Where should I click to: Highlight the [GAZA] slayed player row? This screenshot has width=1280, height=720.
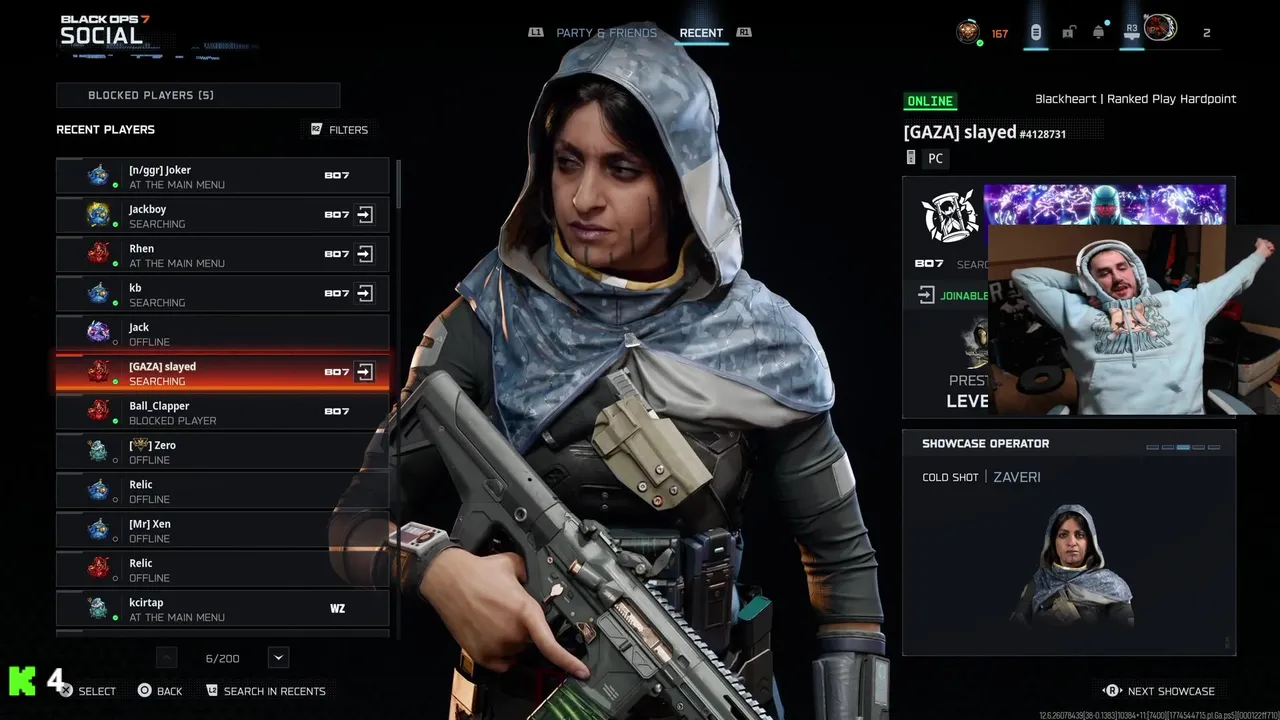point(222,372)
